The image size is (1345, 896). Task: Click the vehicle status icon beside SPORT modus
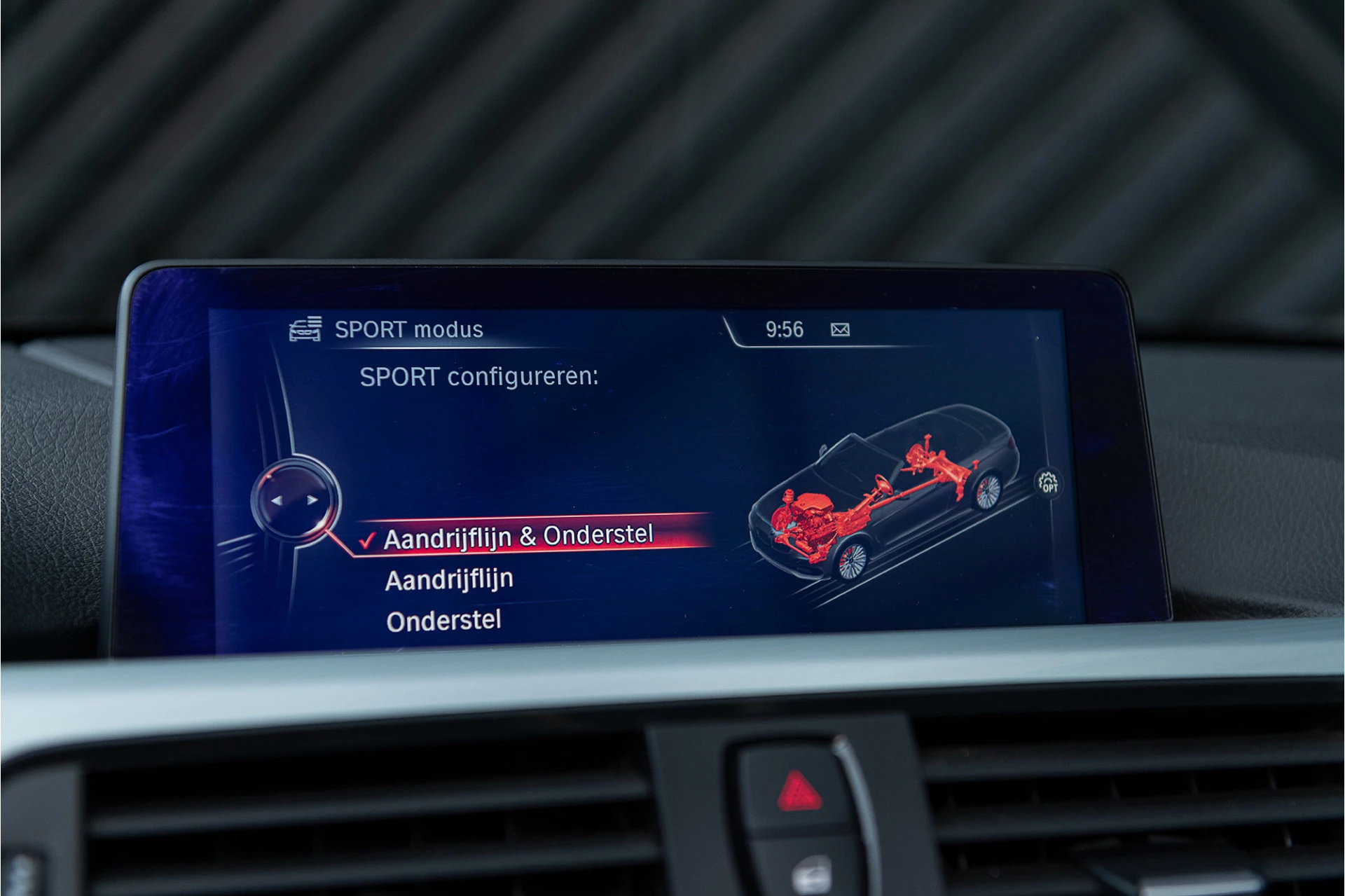point(306,329)
